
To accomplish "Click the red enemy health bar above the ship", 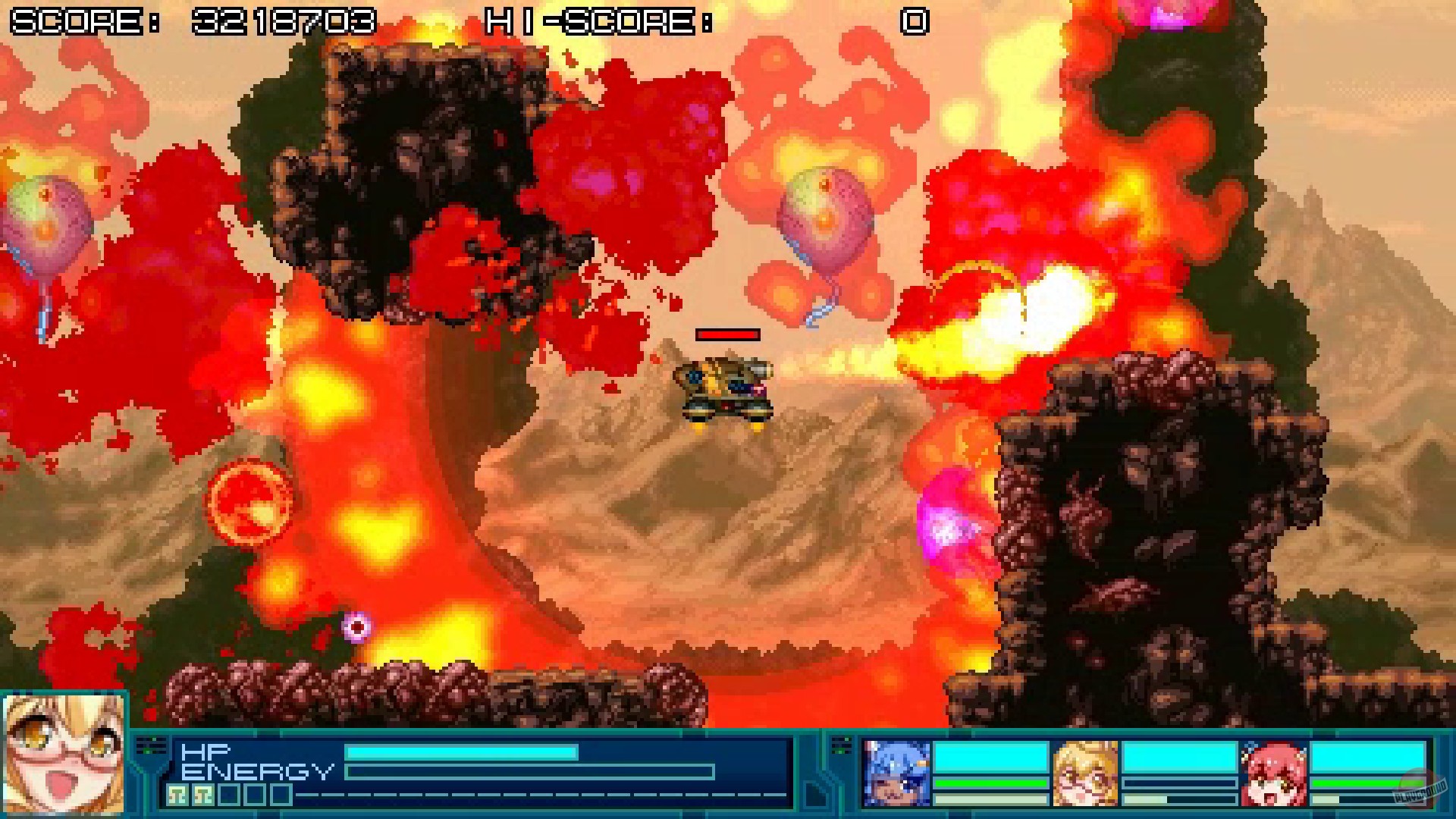I will pos(728,334).
